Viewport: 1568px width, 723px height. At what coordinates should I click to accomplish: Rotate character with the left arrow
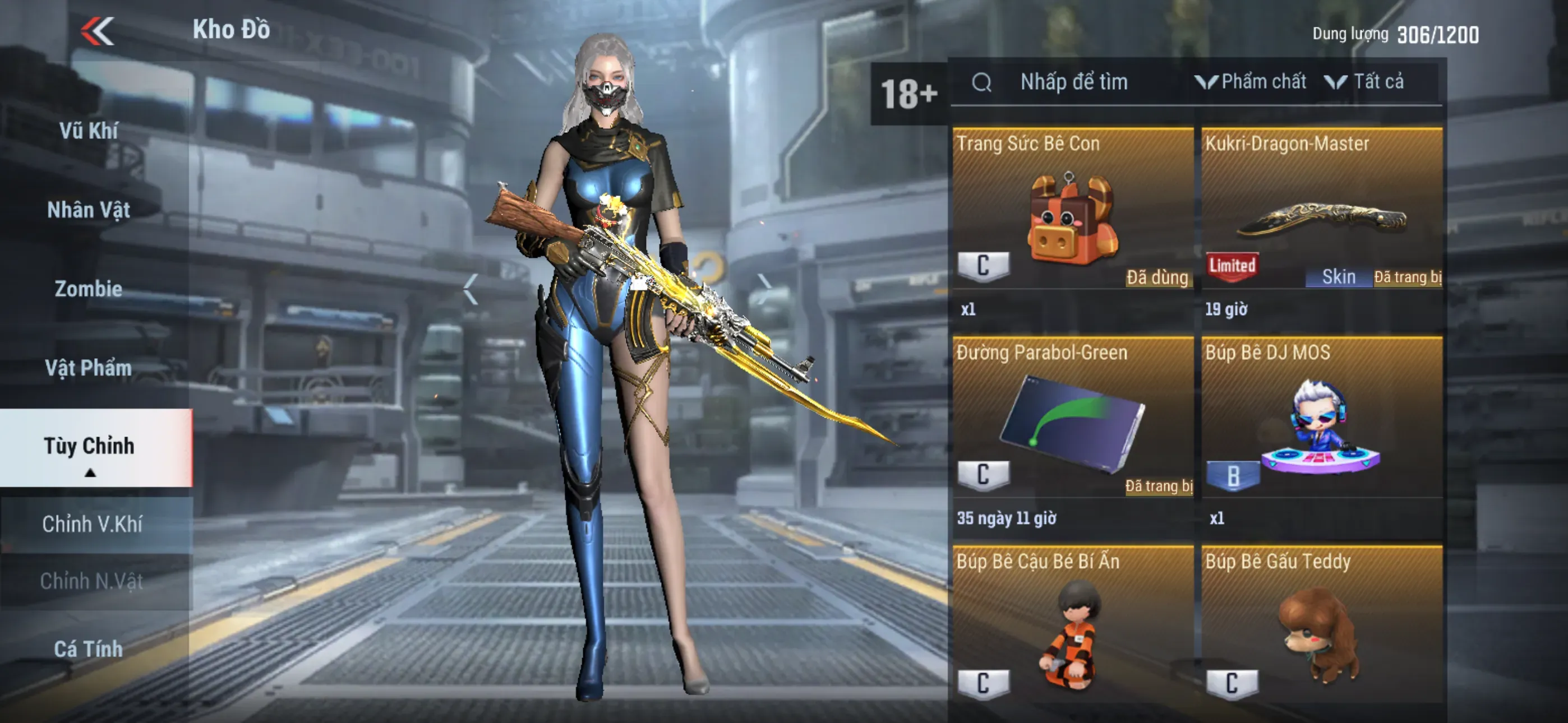coord(470,289)
